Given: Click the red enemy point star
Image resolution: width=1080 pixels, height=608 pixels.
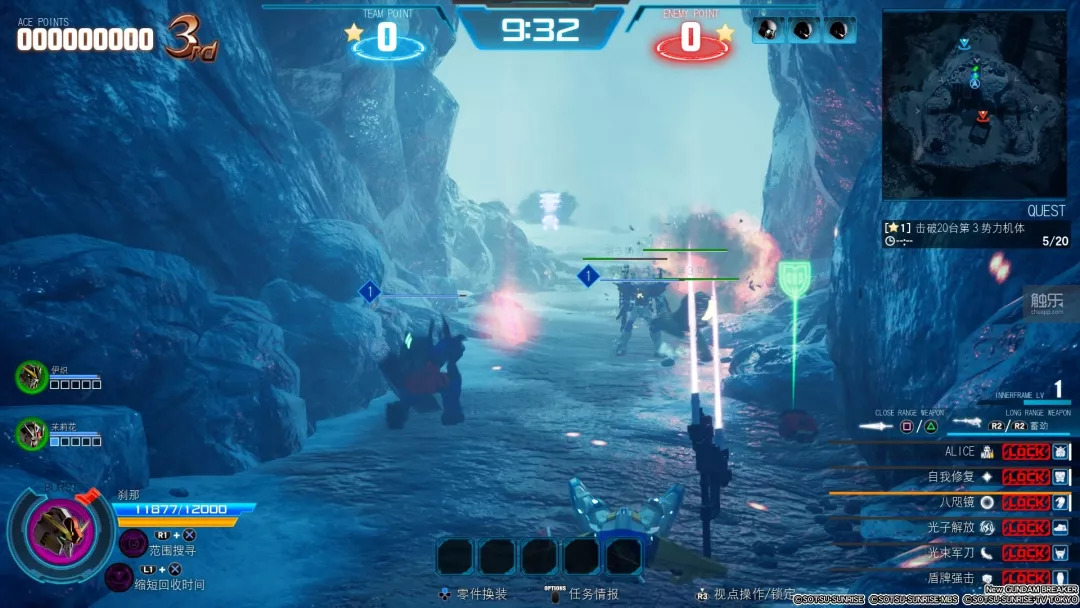Looking at the screenshot, I should [725, 33].
